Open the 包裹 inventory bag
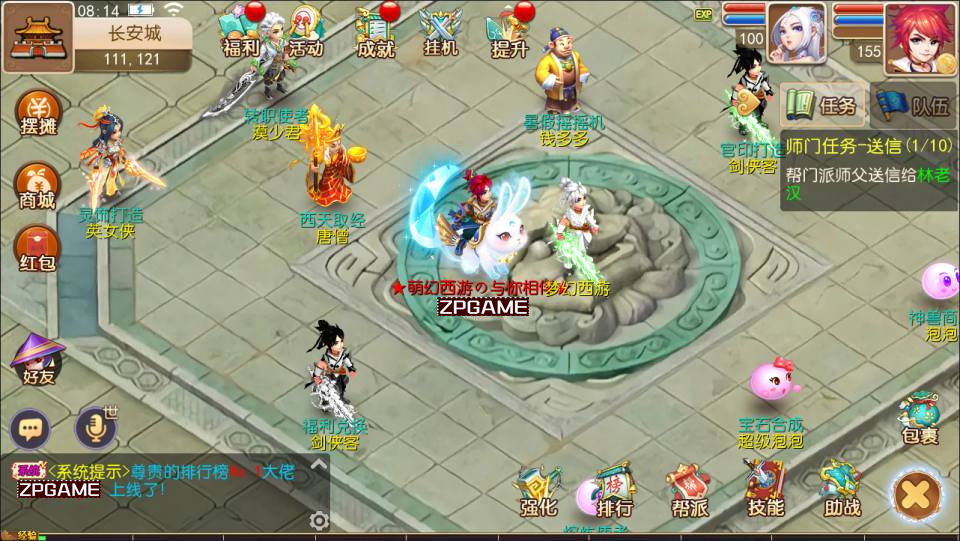Viewport: 960px width, 541px height. [x=919, y=416]
